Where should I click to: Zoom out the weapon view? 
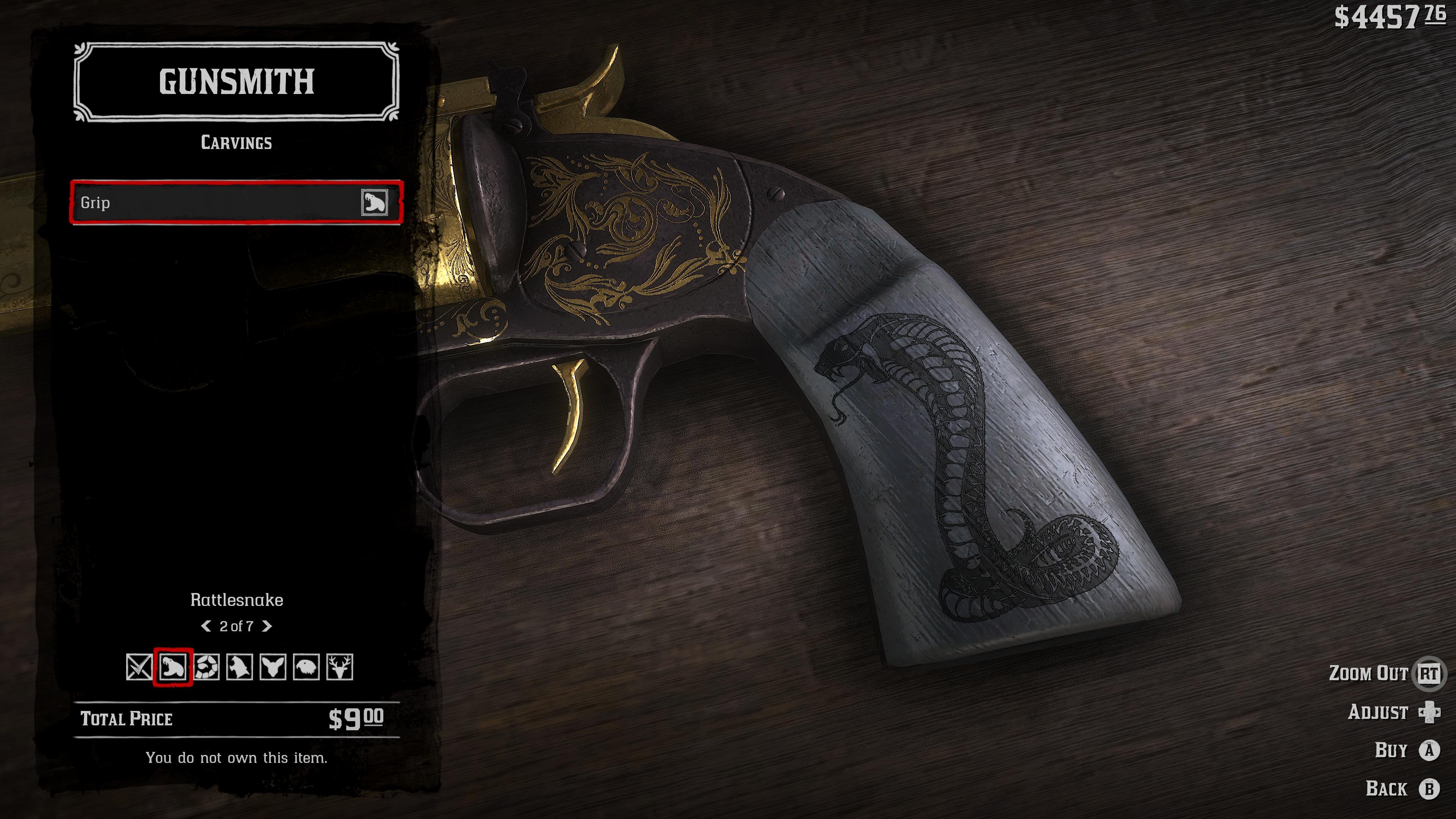pos(1428,673)
